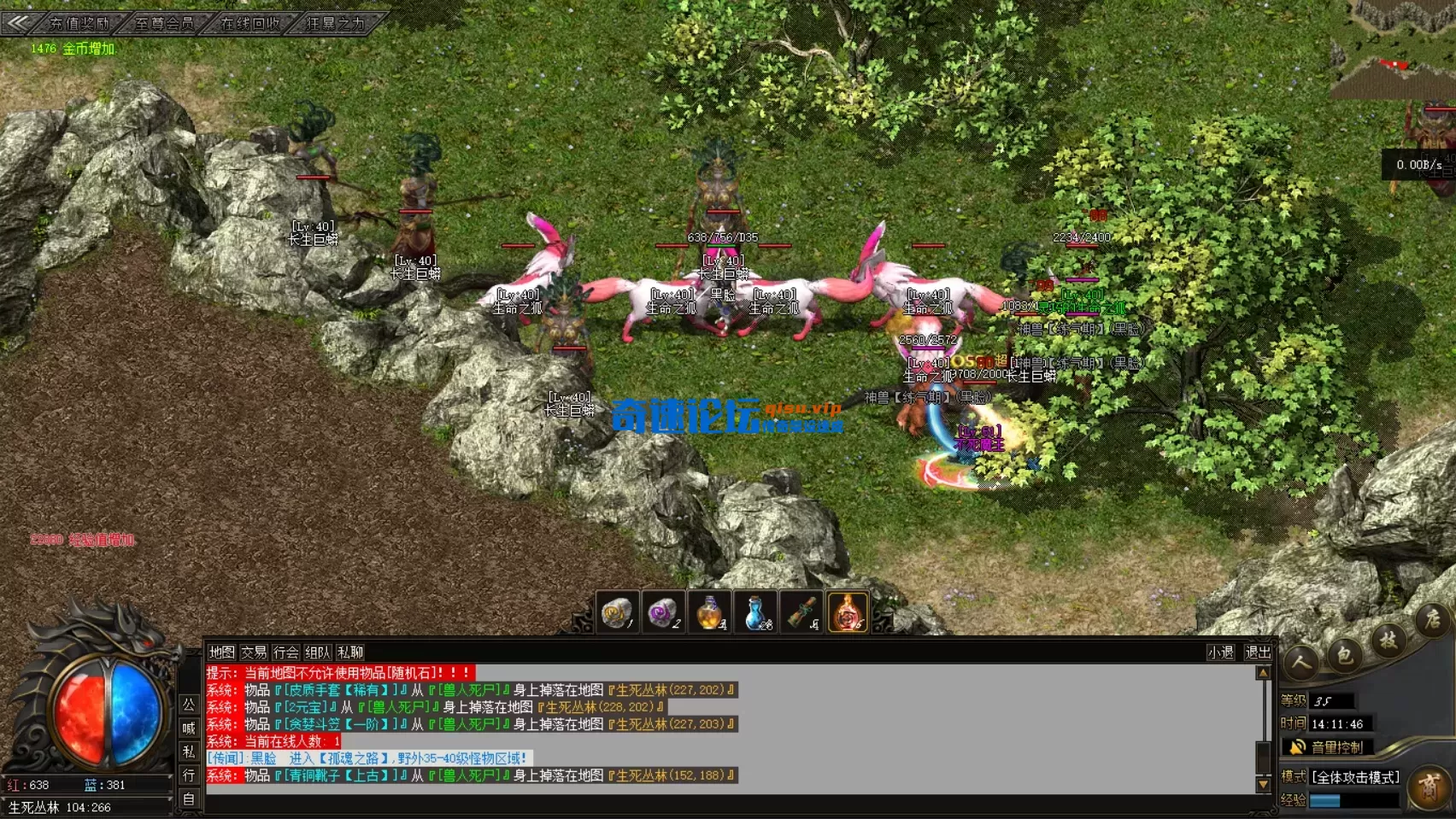The image size is (1456, 819).
Task: Open the 行会 guild tab
Action: coord(285,652)
